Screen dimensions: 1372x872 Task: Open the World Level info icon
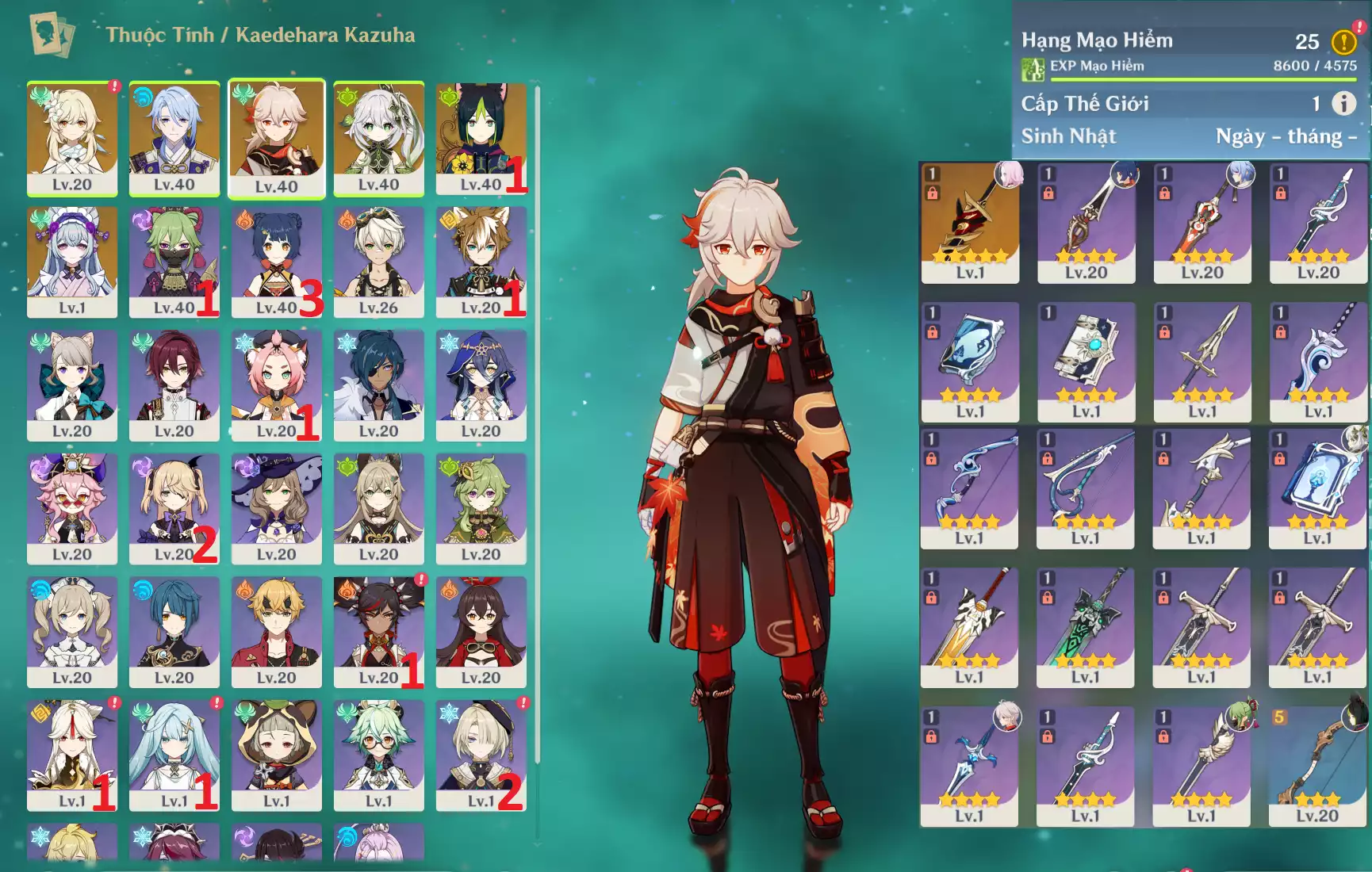pyautogui.click(x=1343, y=103)
